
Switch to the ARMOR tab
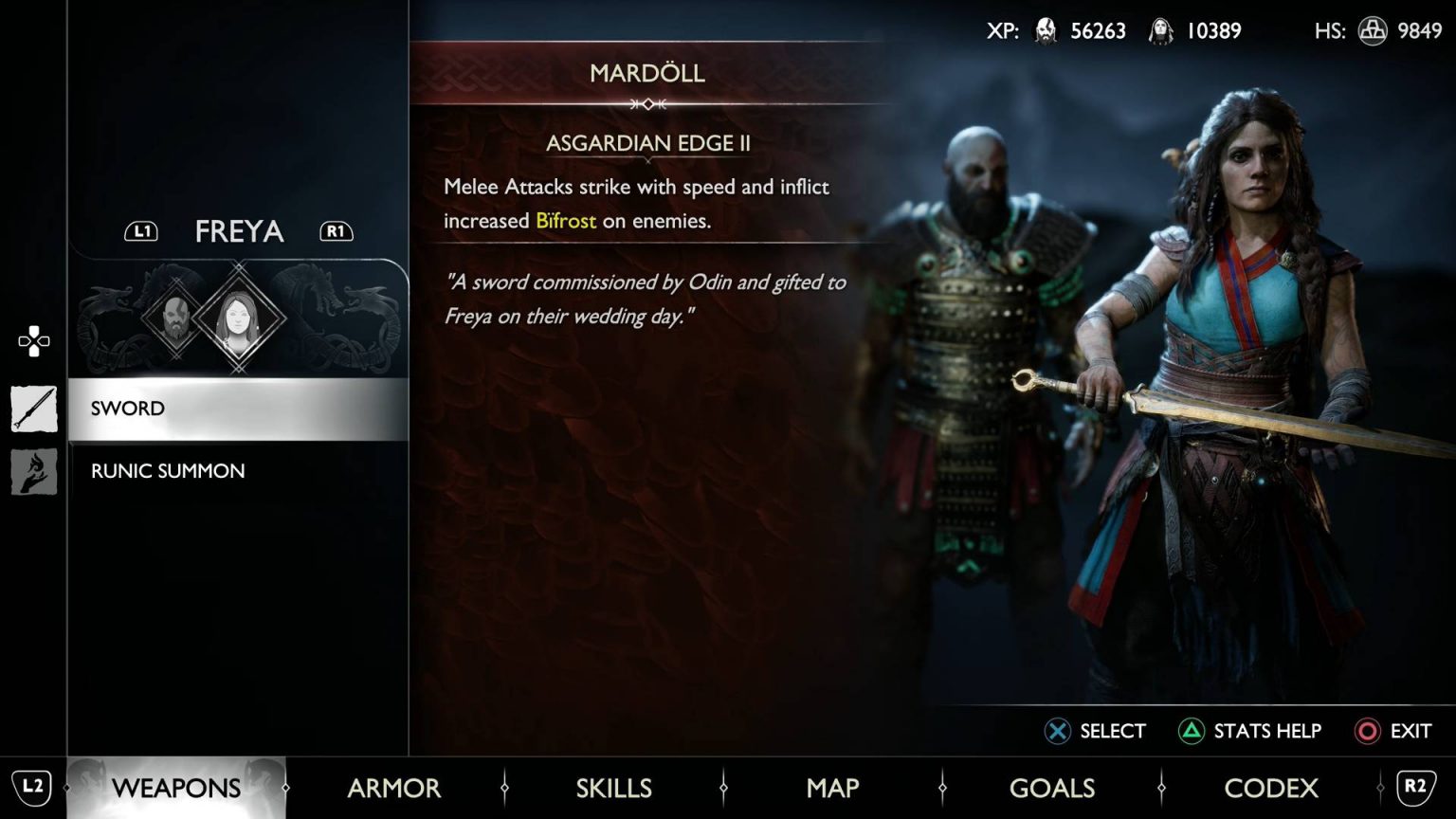click(393, 788)
